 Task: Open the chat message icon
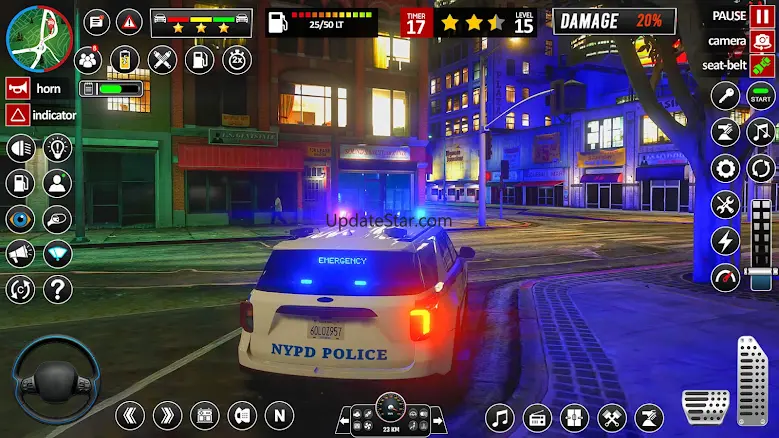(x=97, y=21)
